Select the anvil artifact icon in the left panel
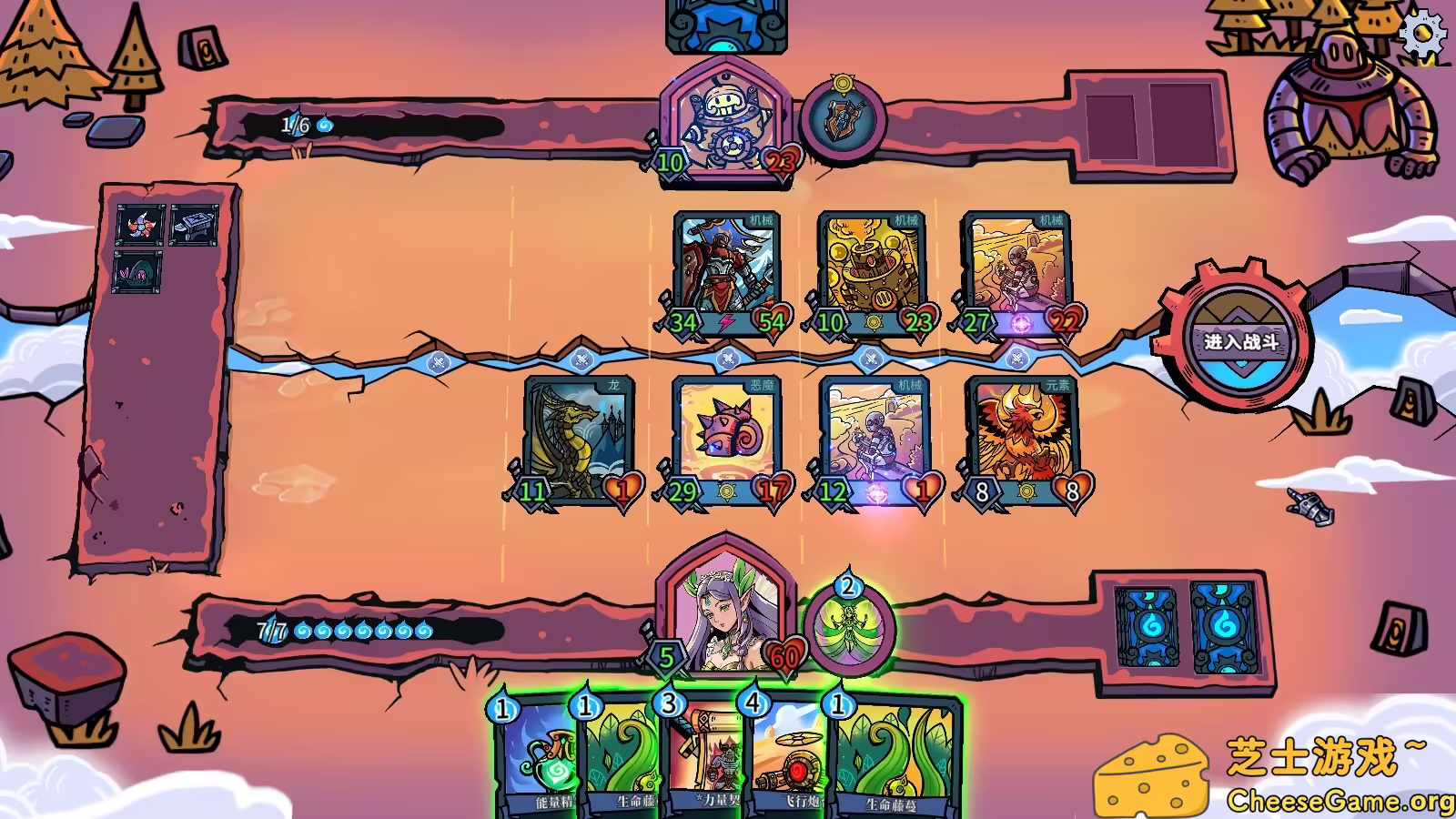Image resolution: width=1456 pixels, height=819 pixels. point(194,225)
